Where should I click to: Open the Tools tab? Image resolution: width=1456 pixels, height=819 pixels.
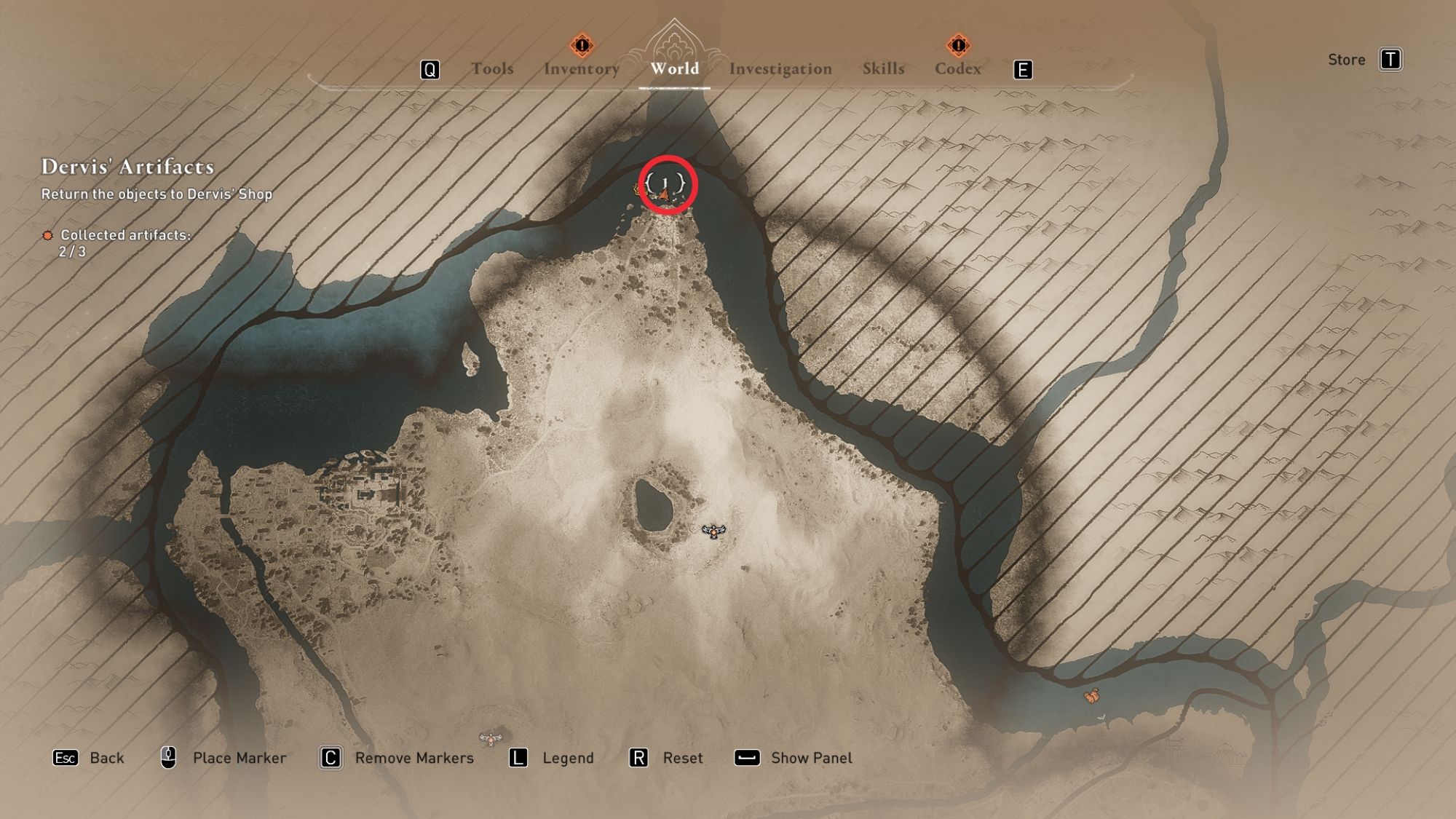pyautogui.click(x=493, y=69)
